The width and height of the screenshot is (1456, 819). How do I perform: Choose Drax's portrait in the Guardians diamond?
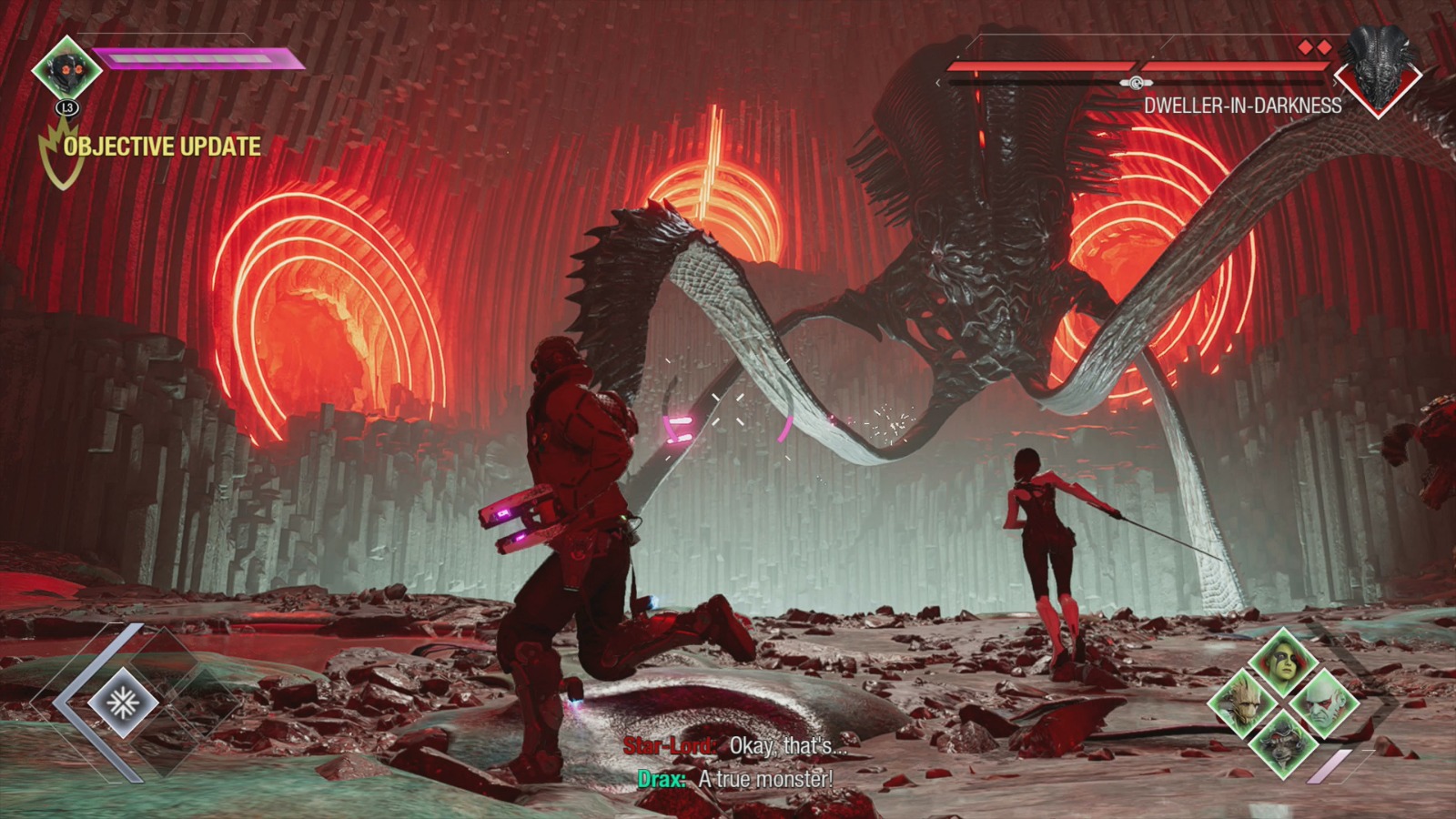[x=1322, y=703]
